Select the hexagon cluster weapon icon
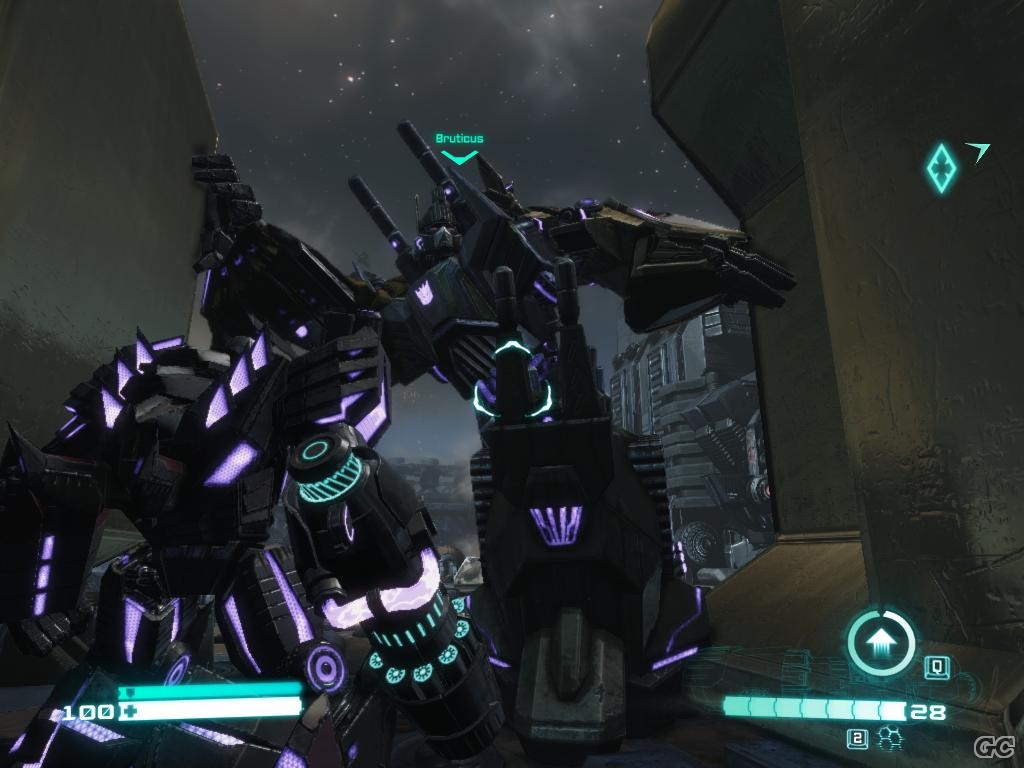The width and height of the screenshot is (1024, 768). (x=886, y=739)
